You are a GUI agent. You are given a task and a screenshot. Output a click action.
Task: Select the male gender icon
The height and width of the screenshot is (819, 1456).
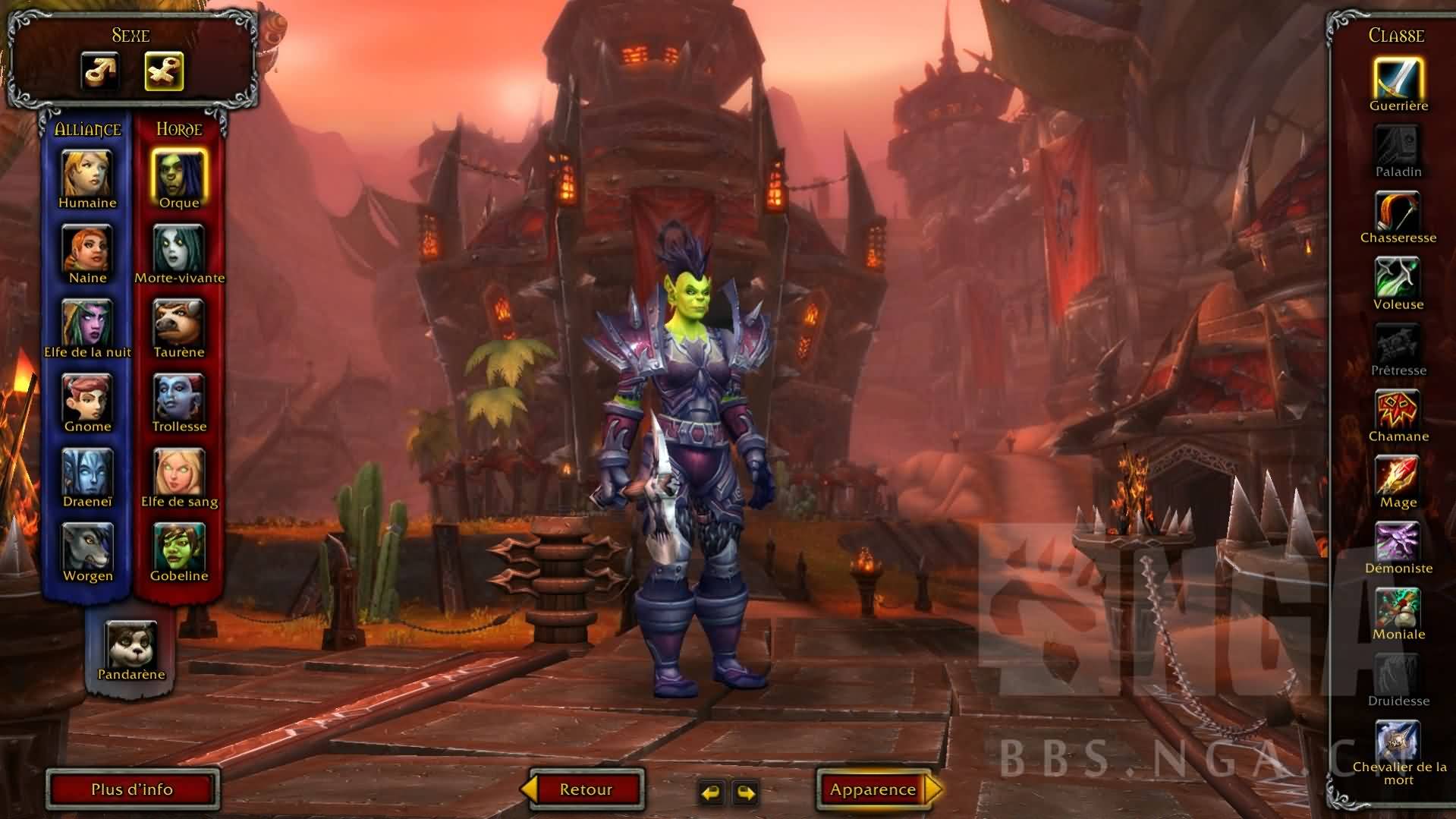tap(100, 71)
